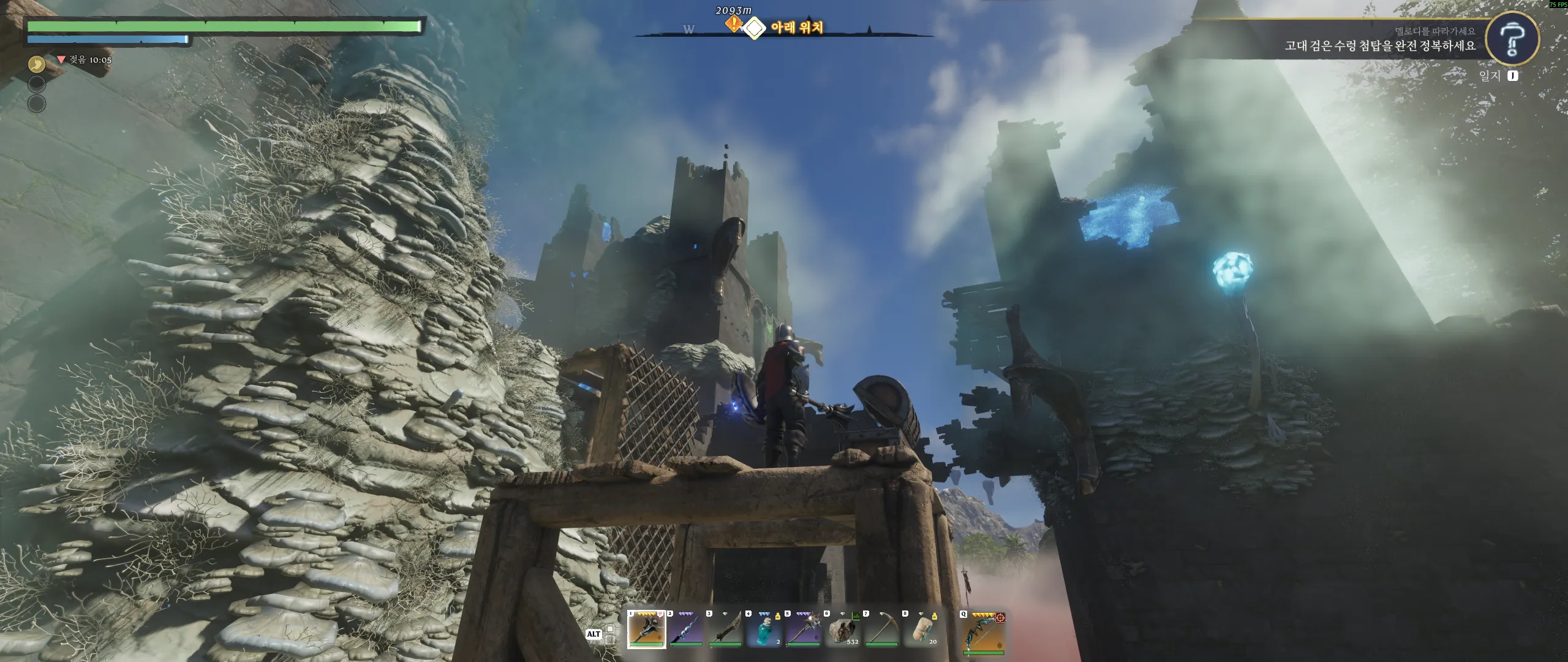Equip the twisted staff in slot 2
This screenshot has width=1568, height=662.
pyautogui.click(x=685, y=630)
